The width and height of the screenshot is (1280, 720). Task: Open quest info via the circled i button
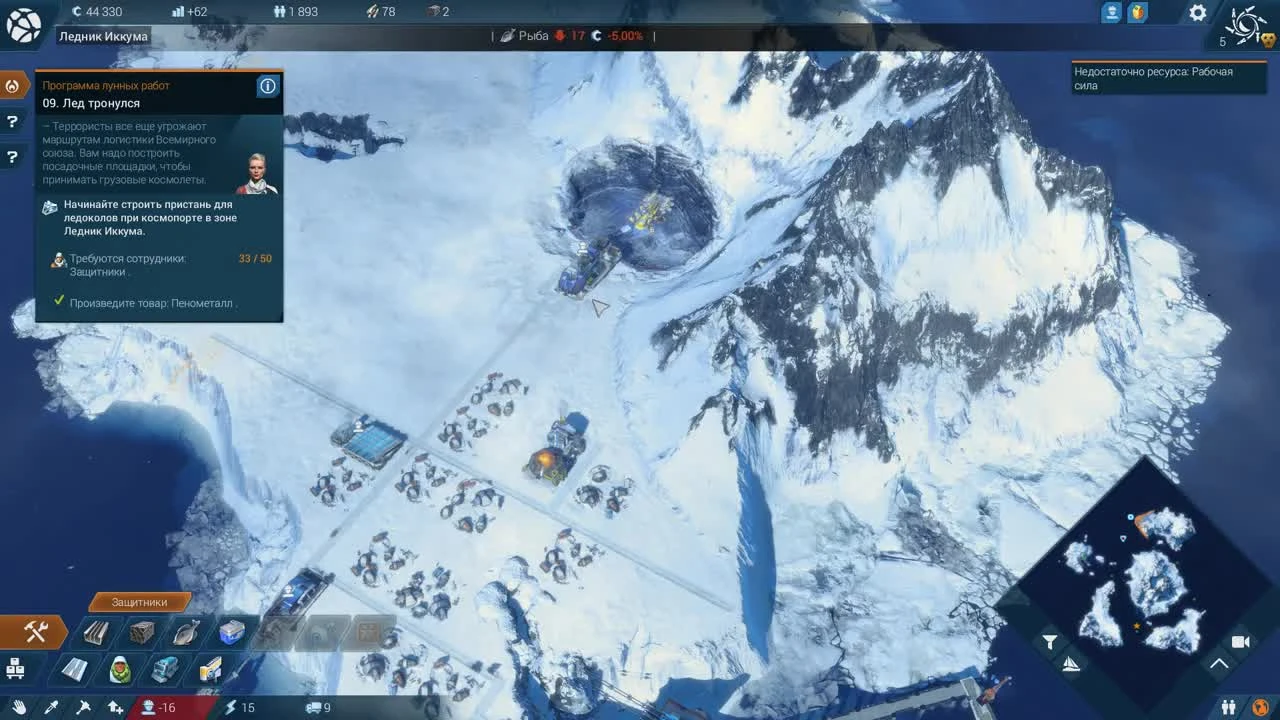click(x=267, y=86)
